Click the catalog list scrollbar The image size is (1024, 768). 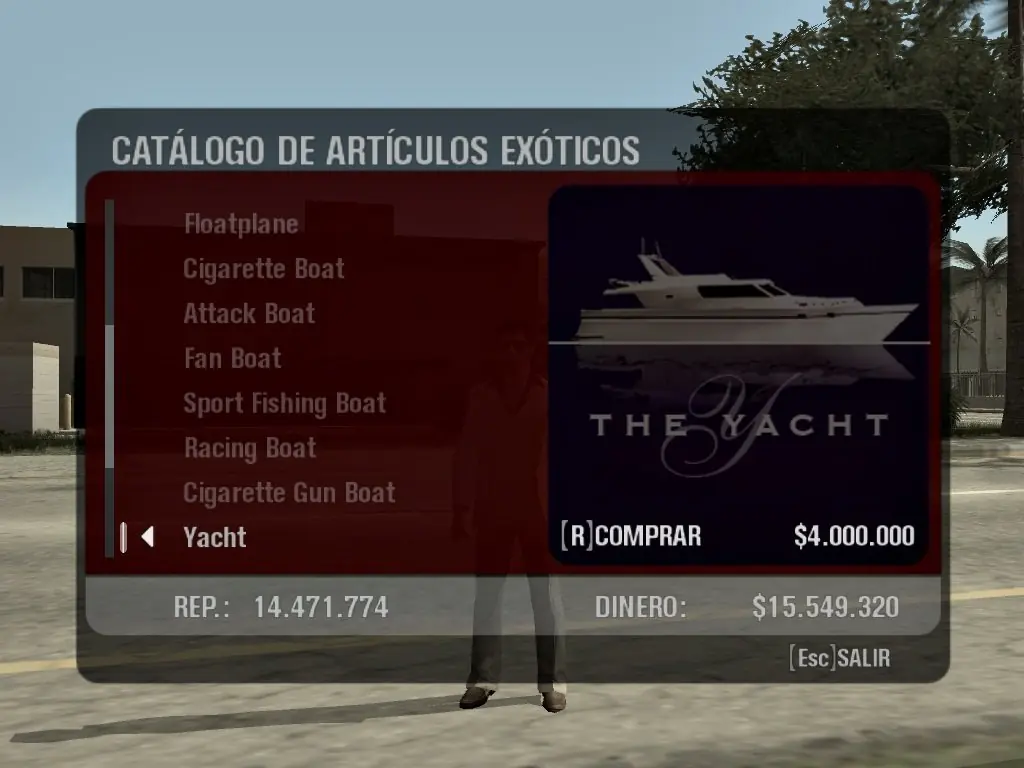[110, 380]
